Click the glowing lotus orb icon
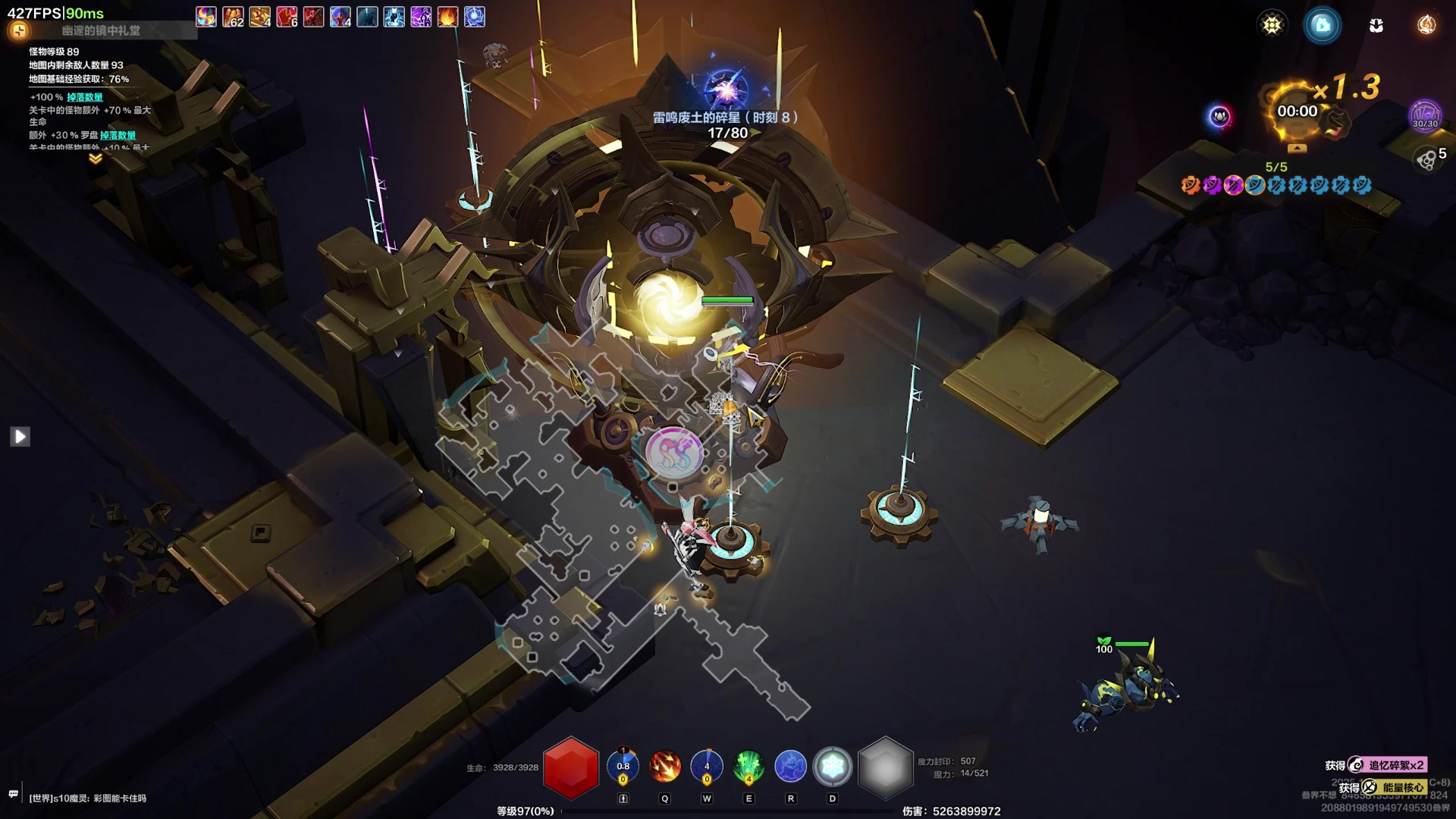This screenshot has width=1456, height=819. pos(1219,116)
